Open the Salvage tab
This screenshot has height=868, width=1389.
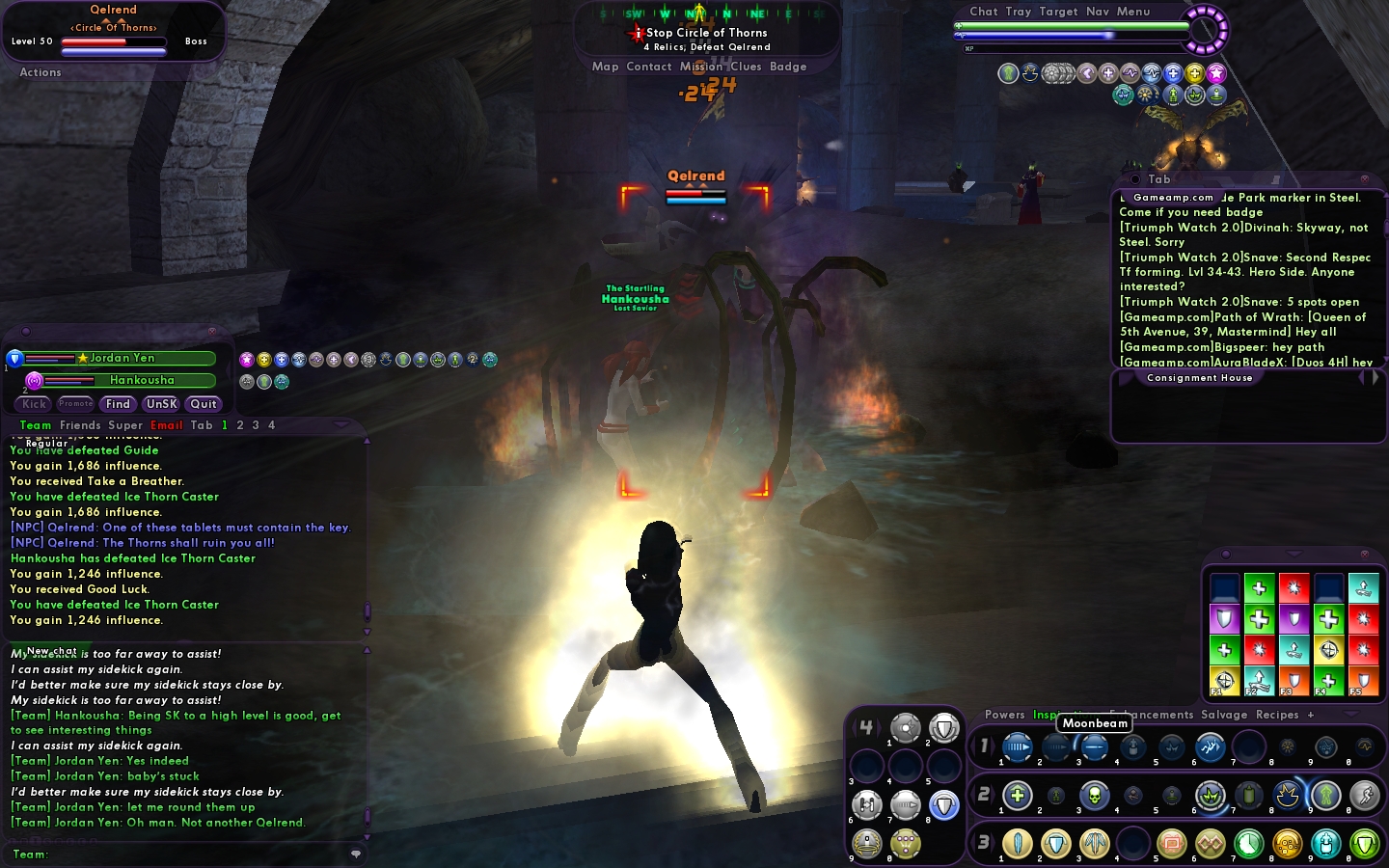click(x=1223, y=715)
